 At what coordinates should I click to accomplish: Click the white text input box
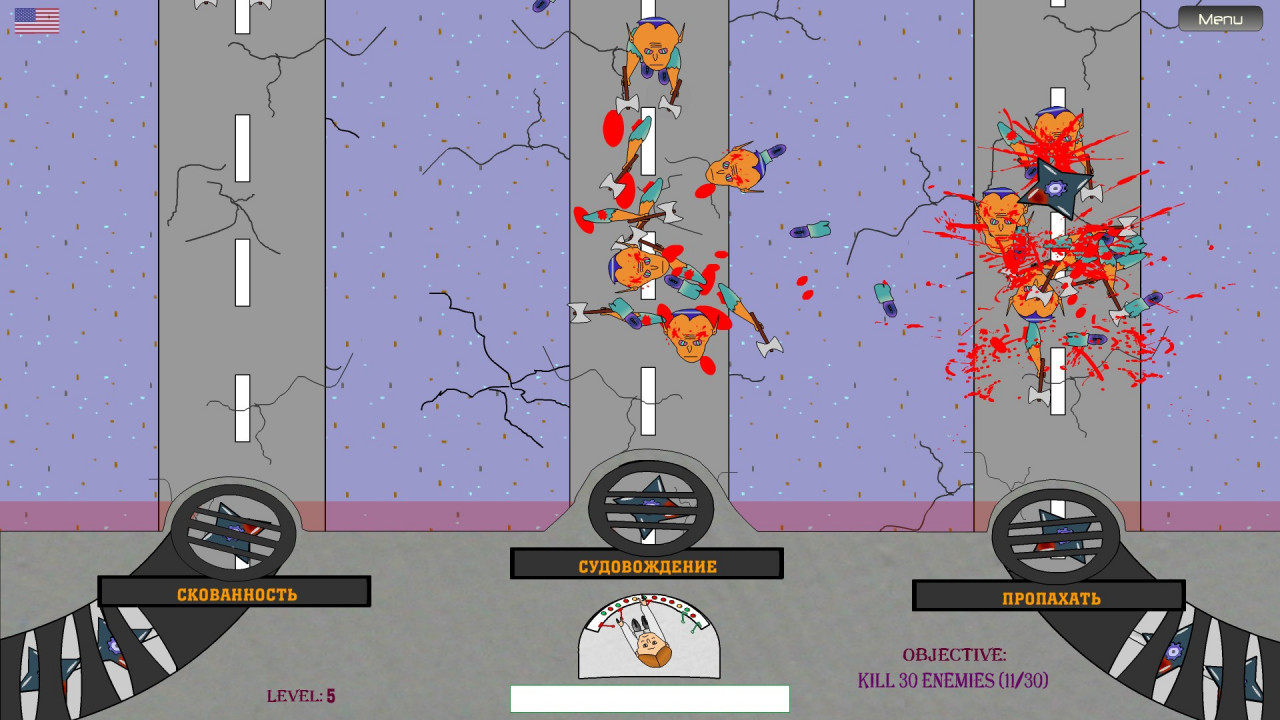(649, 698)
